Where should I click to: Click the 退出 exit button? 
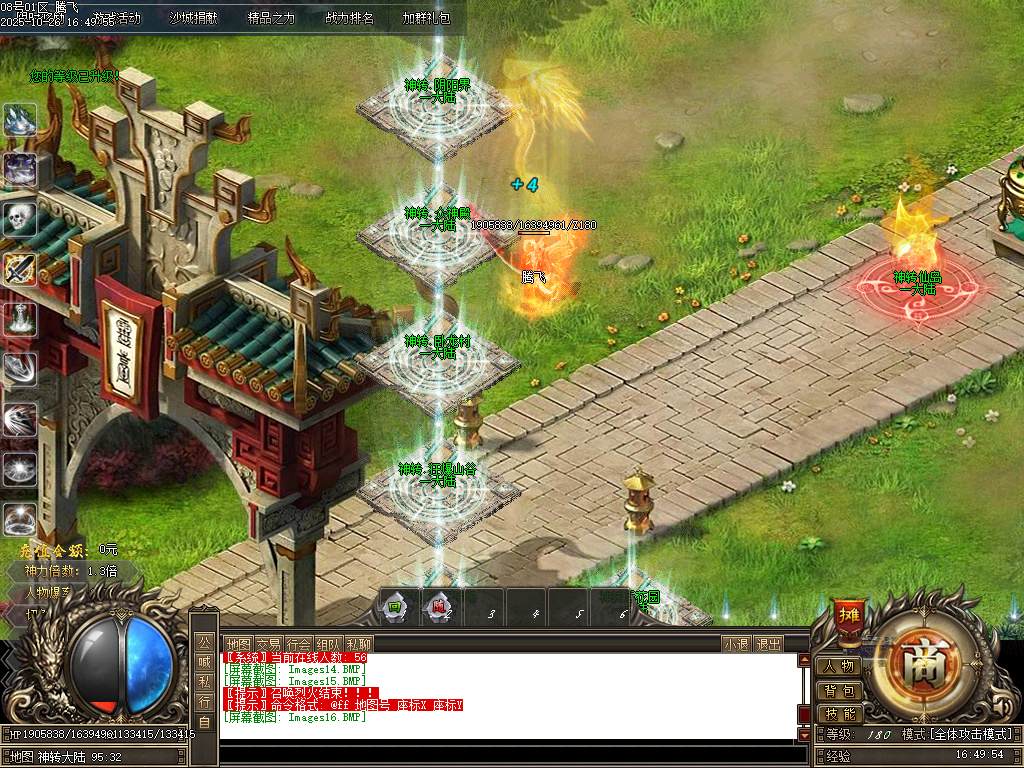pos(768,644)
